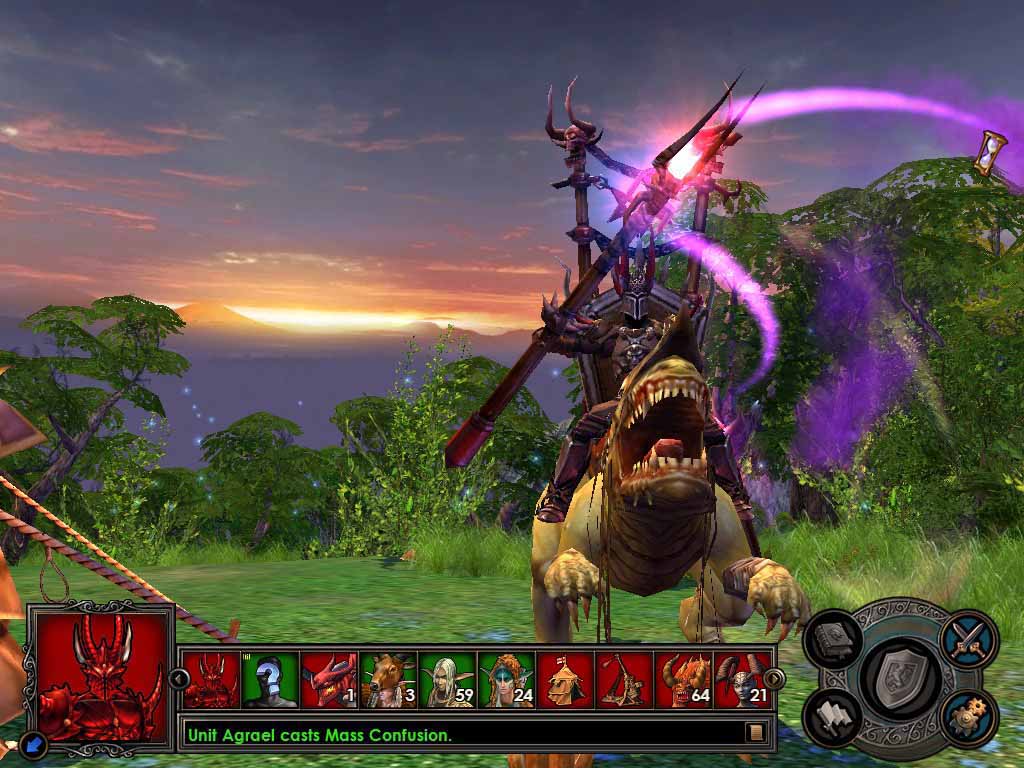
Task: Expand the combat log message panel
Action: (x=757, y=733)
